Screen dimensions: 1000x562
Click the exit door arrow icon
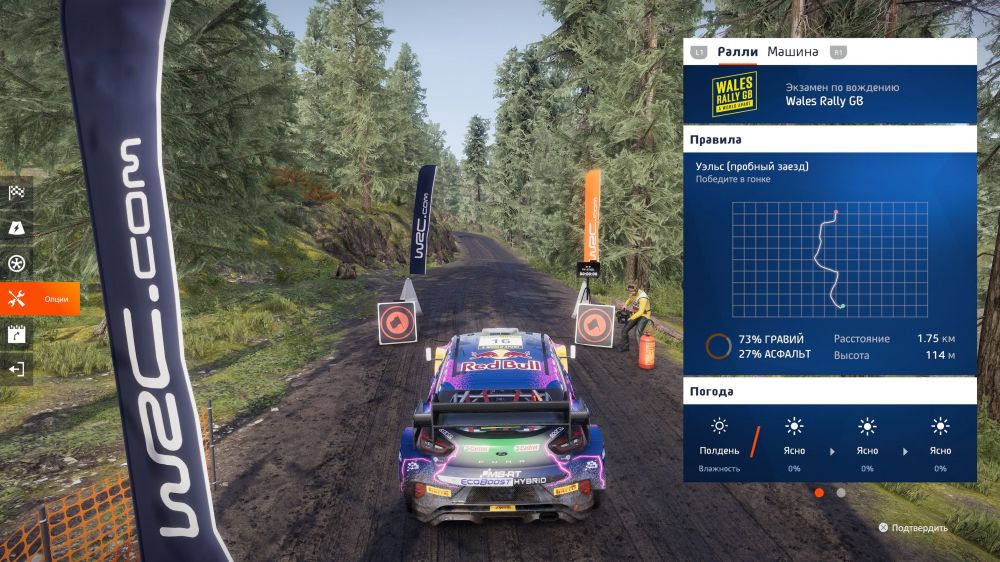[x=16, y=370]
